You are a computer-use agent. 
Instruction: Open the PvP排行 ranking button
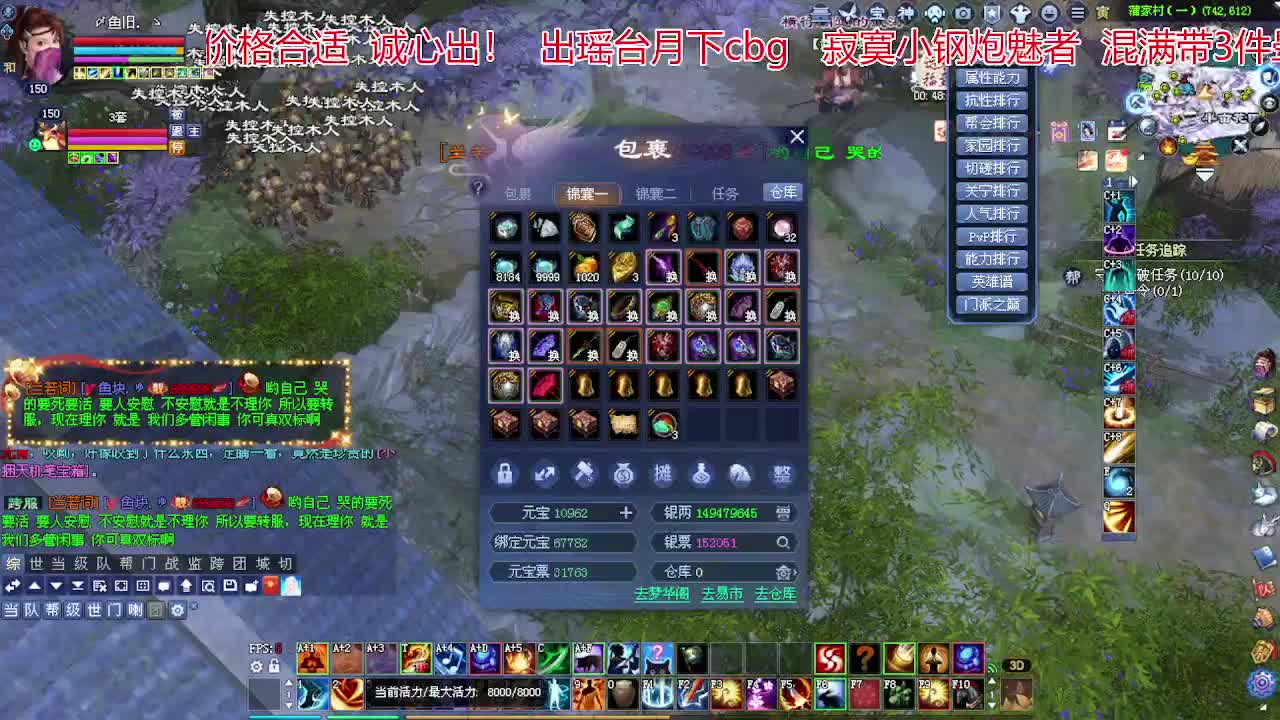click(x=992, y=237)
